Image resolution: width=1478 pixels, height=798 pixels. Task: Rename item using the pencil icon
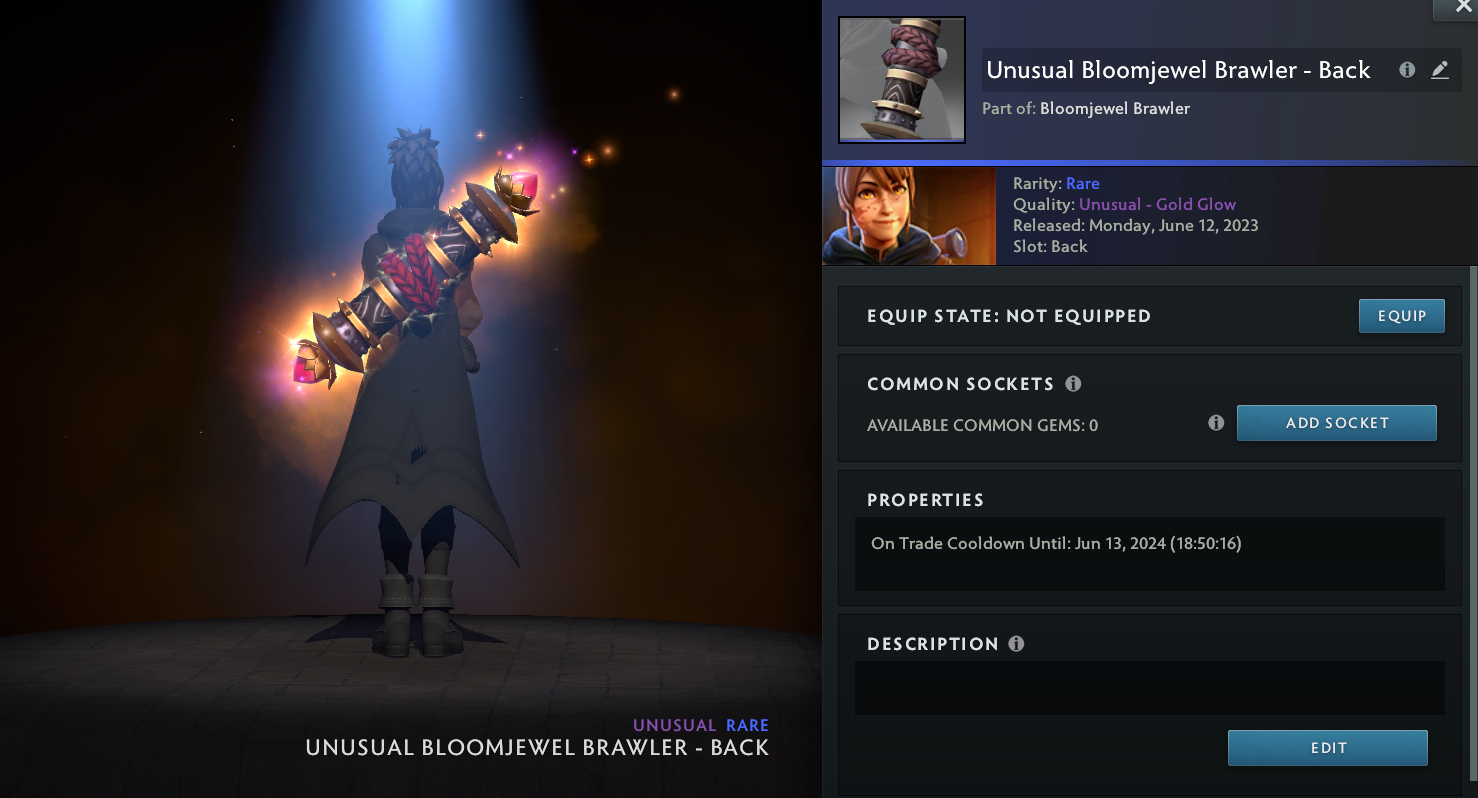1440,70
